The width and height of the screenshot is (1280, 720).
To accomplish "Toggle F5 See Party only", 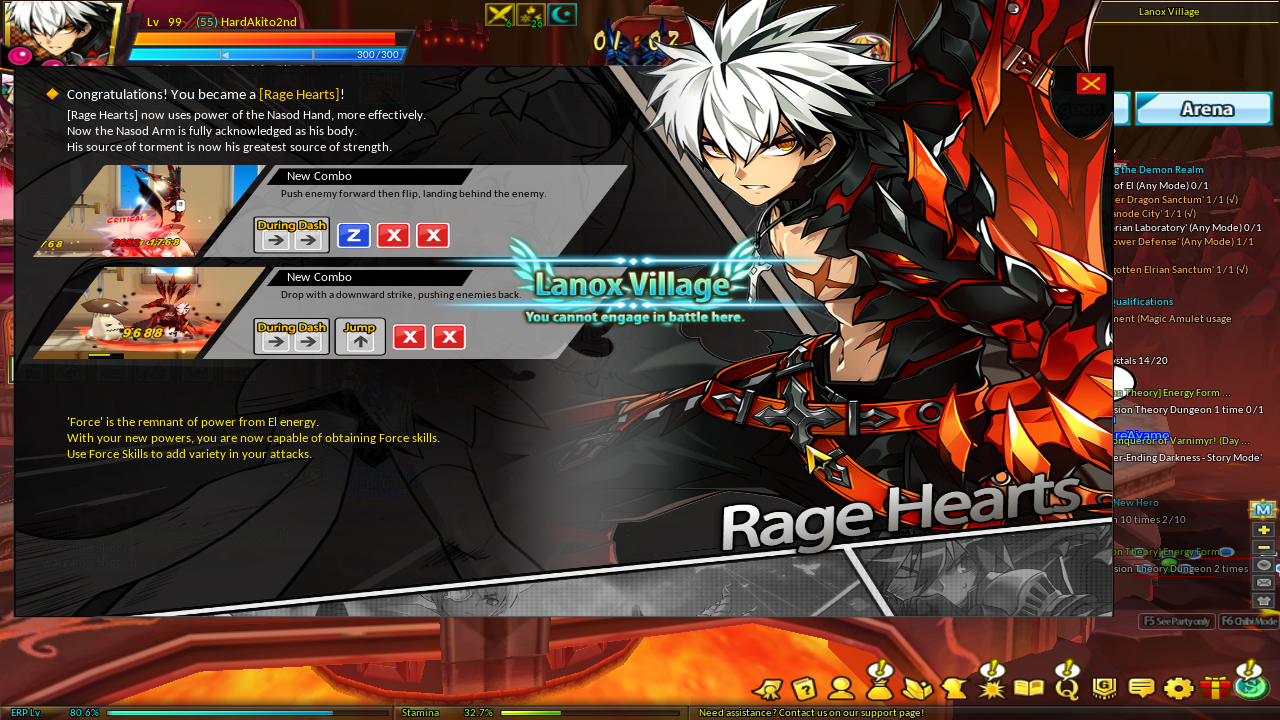I will pyautogui.click(x=1176, y=621).
